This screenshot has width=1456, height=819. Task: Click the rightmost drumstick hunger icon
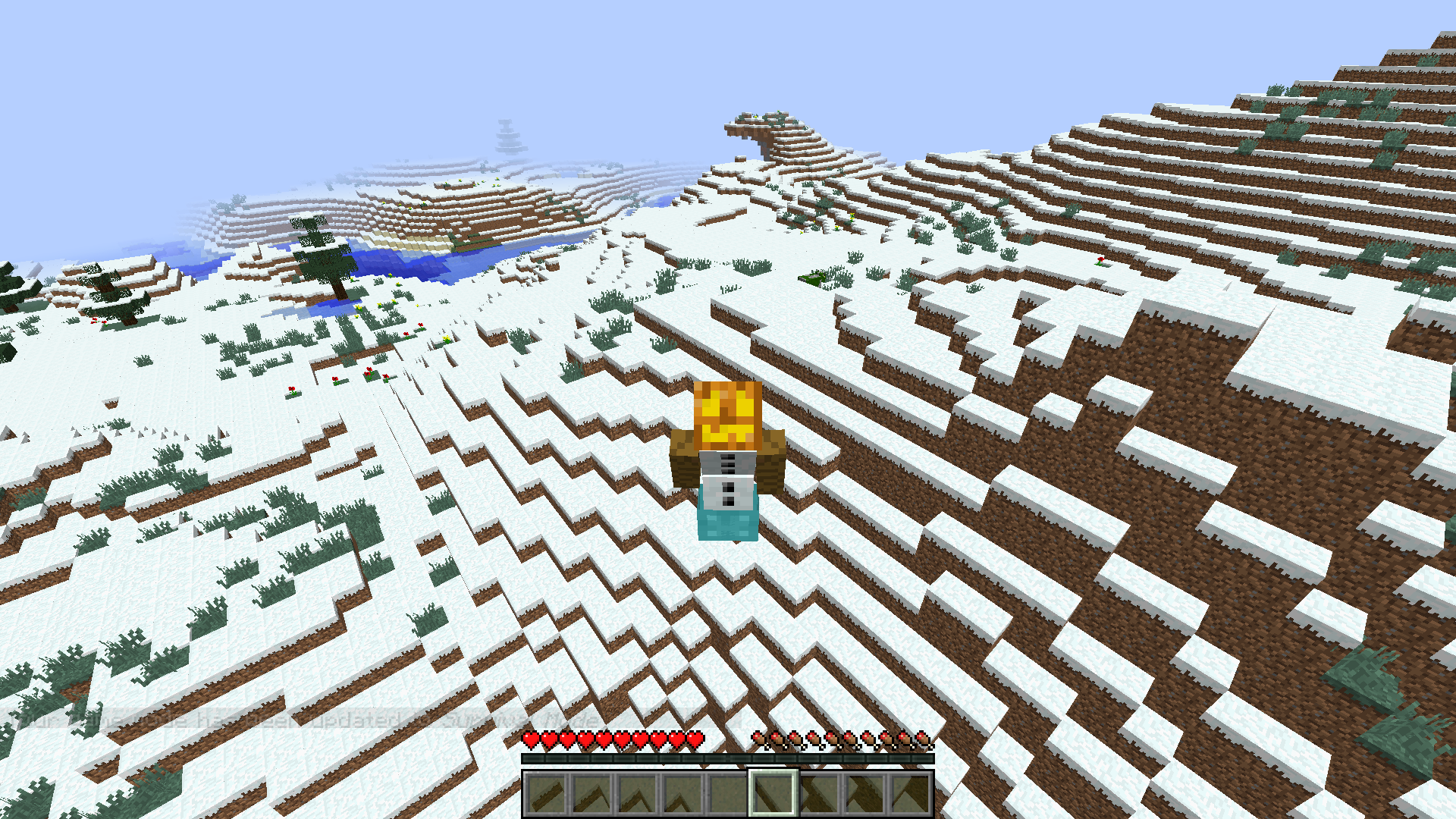(x=925, y=739)
